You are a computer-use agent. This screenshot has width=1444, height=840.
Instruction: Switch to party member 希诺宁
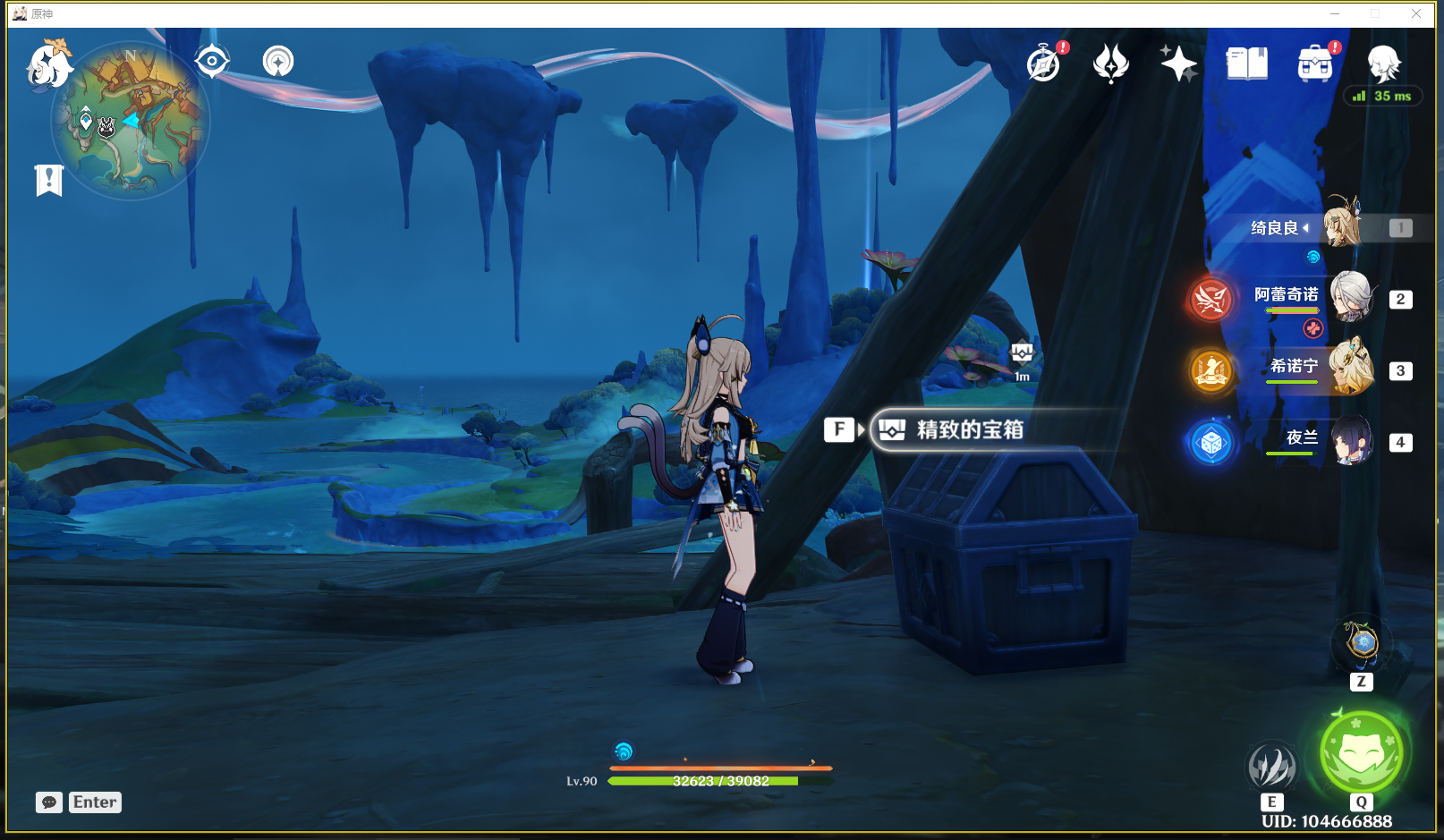point(1350,369)
